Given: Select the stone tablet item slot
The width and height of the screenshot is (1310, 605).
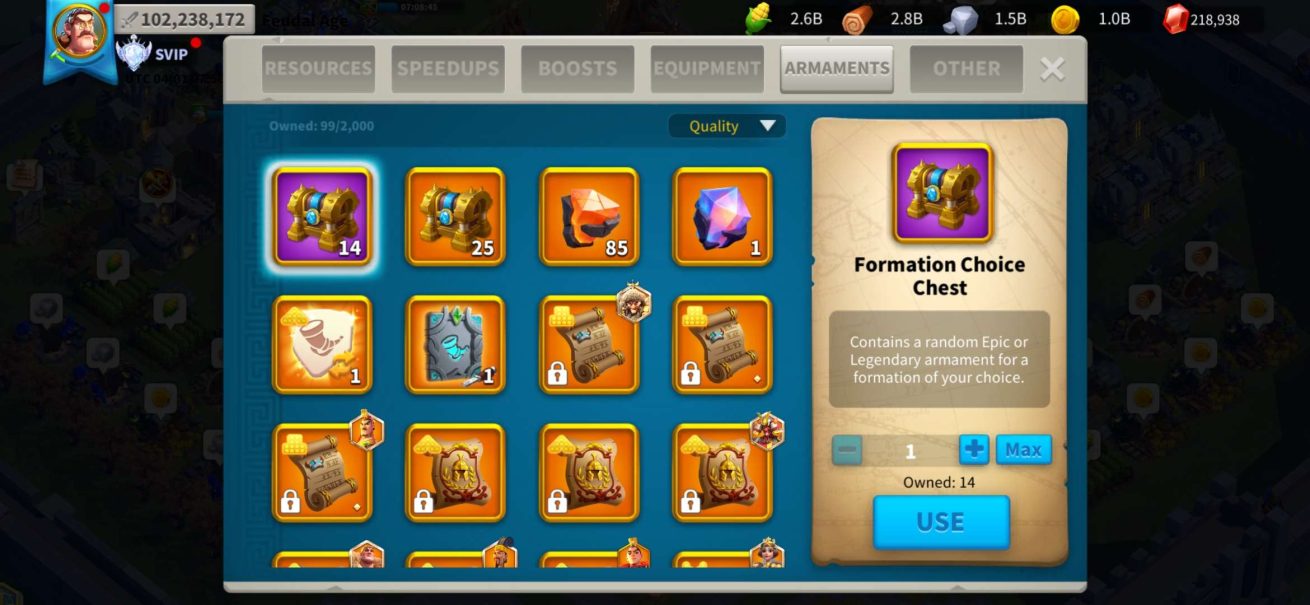Looking at the screenshot, I should (x=455, y=344).
